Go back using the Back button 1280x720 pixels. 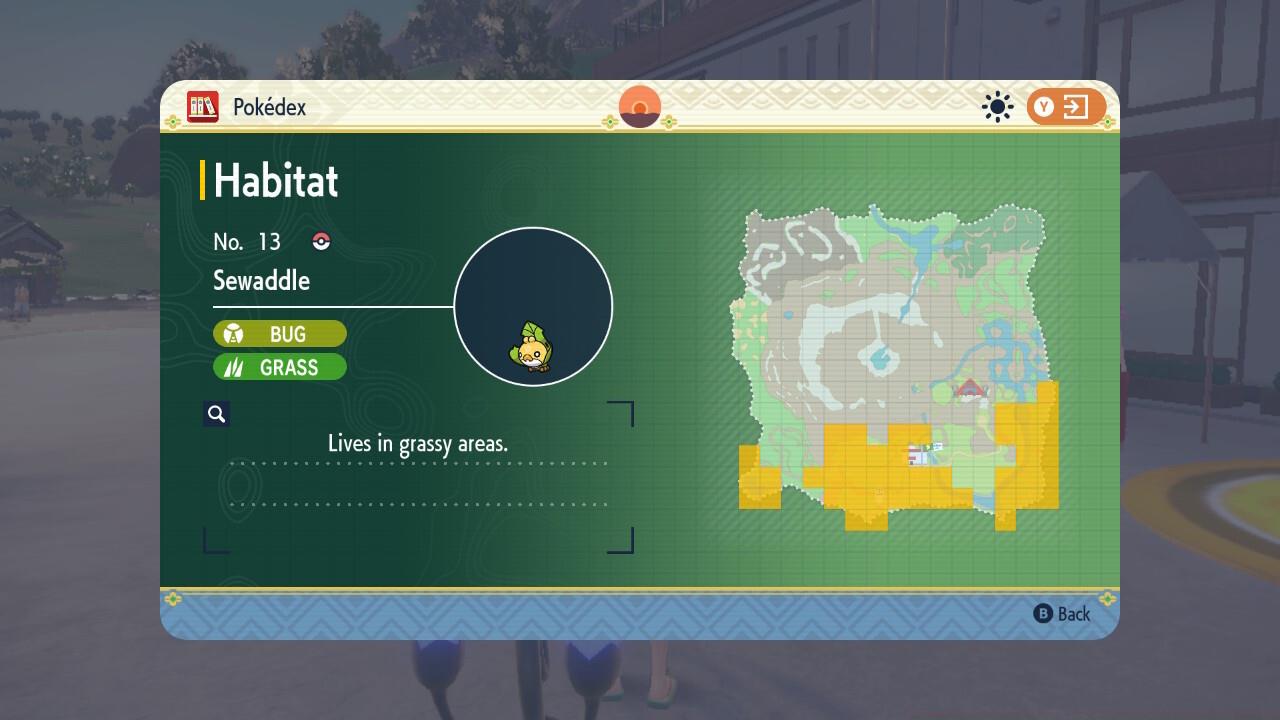coord(1062,614)
